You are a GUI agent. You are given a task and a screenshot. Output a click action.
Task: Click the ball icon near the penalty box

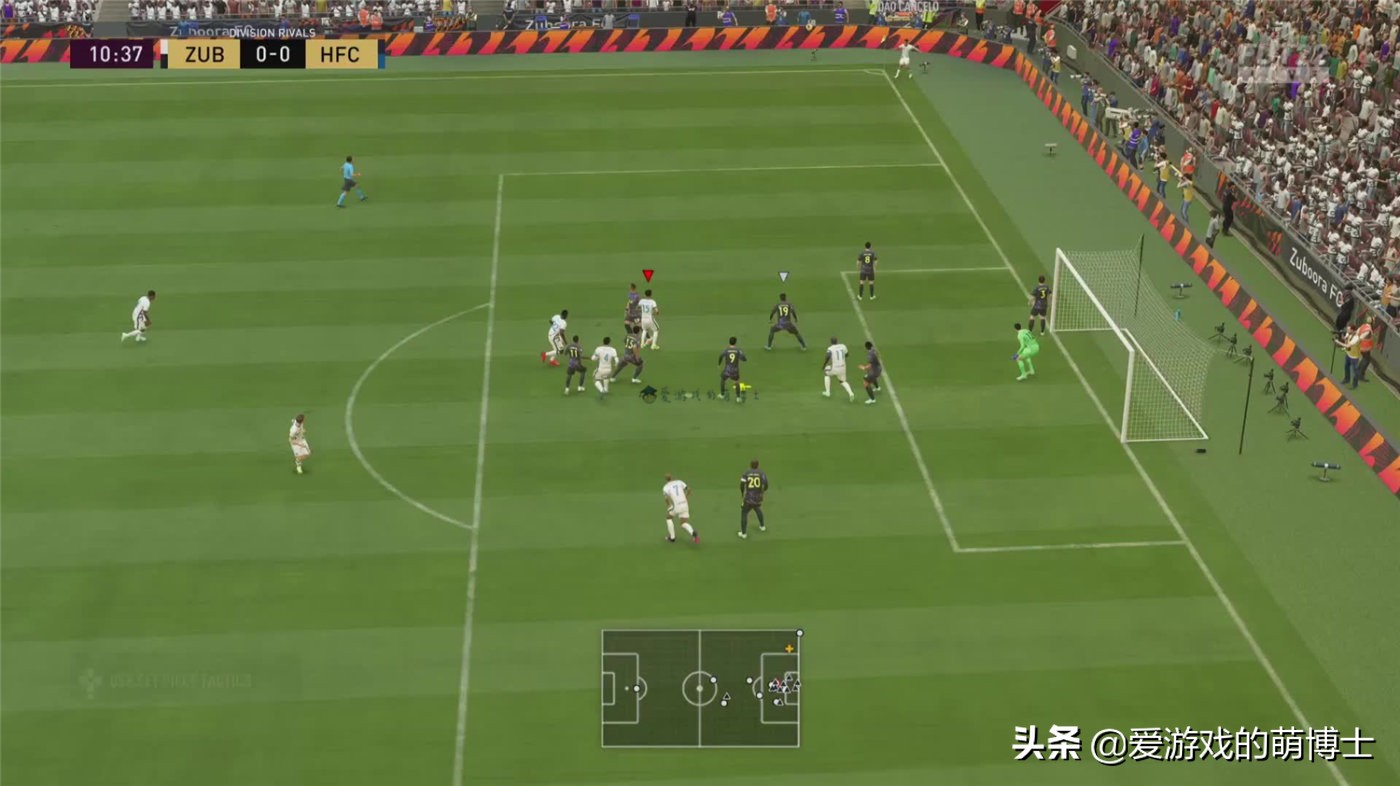(x=742, y=384)
